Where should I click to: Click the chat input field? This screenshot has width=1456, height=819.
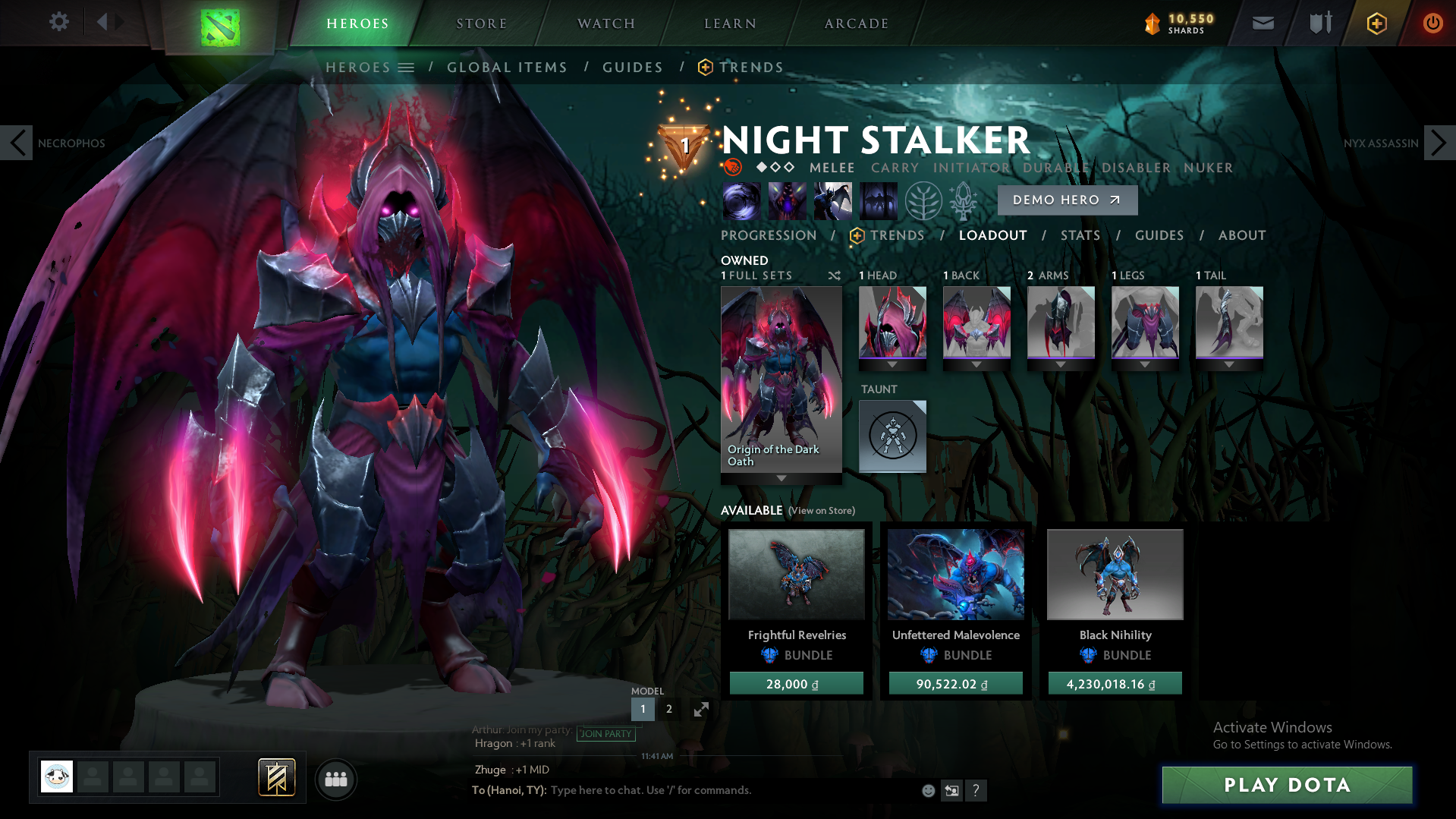653,789
